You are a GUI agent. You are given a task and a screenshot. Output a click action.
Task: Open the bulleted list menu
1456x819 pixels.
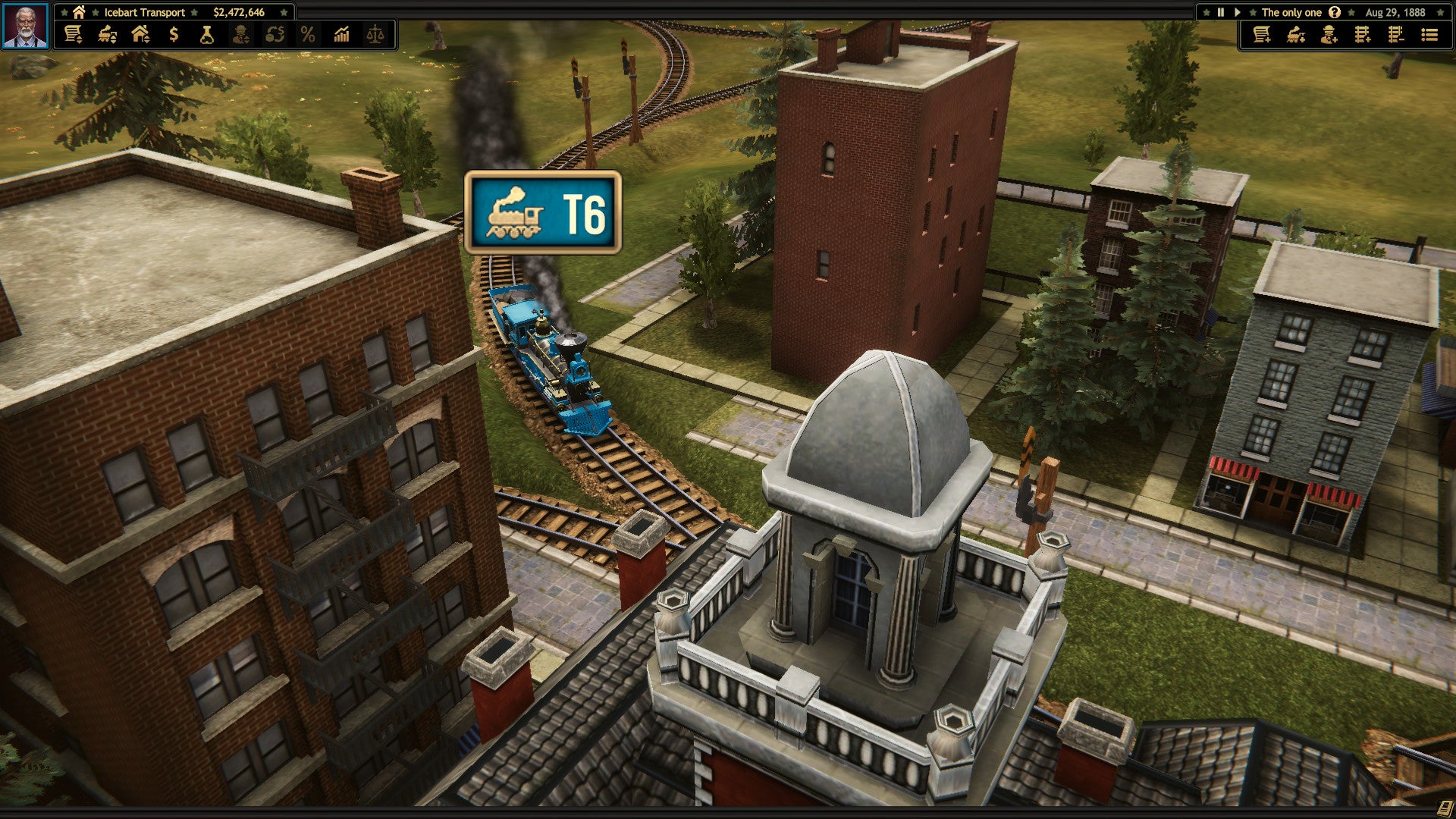1429,35
